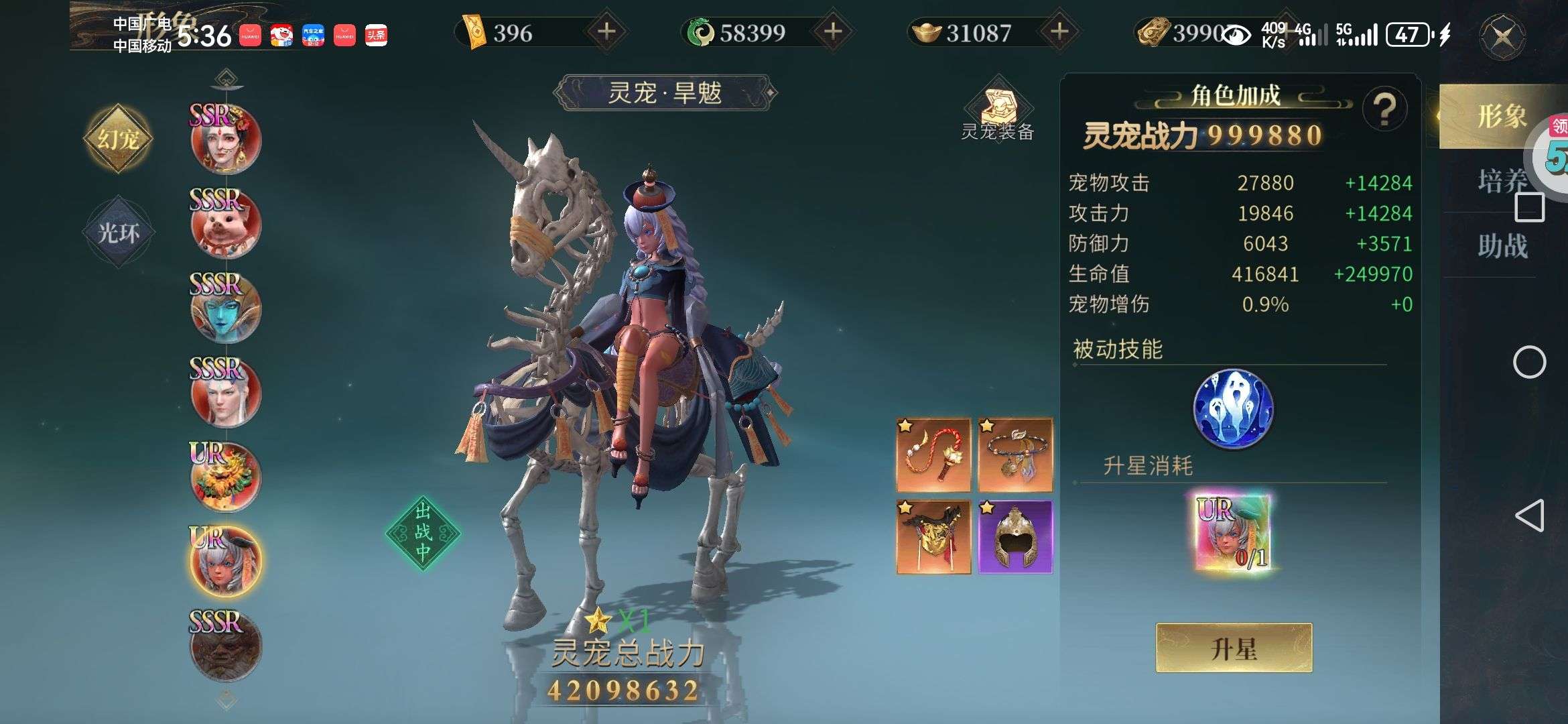Select the 幻宠 diamond tab
This screenshot has width=1568, height=724.
click(x=119, y=139)
